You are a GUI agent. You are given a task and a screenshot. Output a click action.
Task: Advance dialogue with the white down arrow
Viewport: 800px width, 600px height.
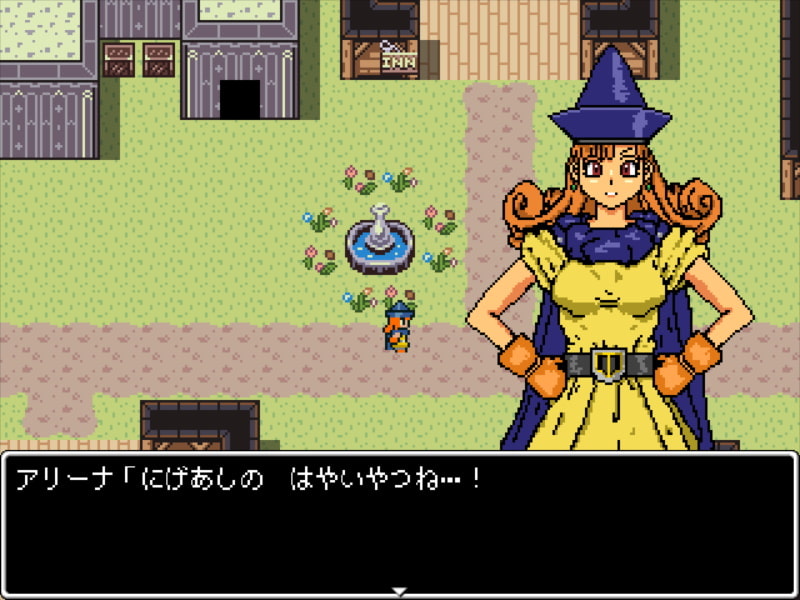pos(399,590)
